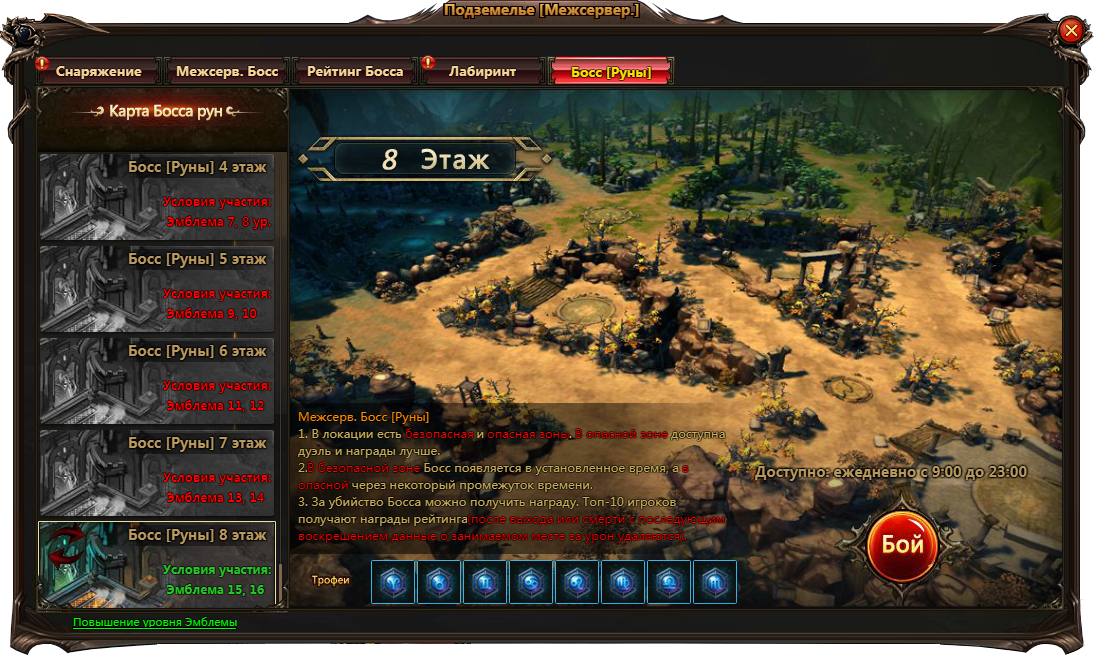Open the Межсерв. Босс tab

[226, 72]
